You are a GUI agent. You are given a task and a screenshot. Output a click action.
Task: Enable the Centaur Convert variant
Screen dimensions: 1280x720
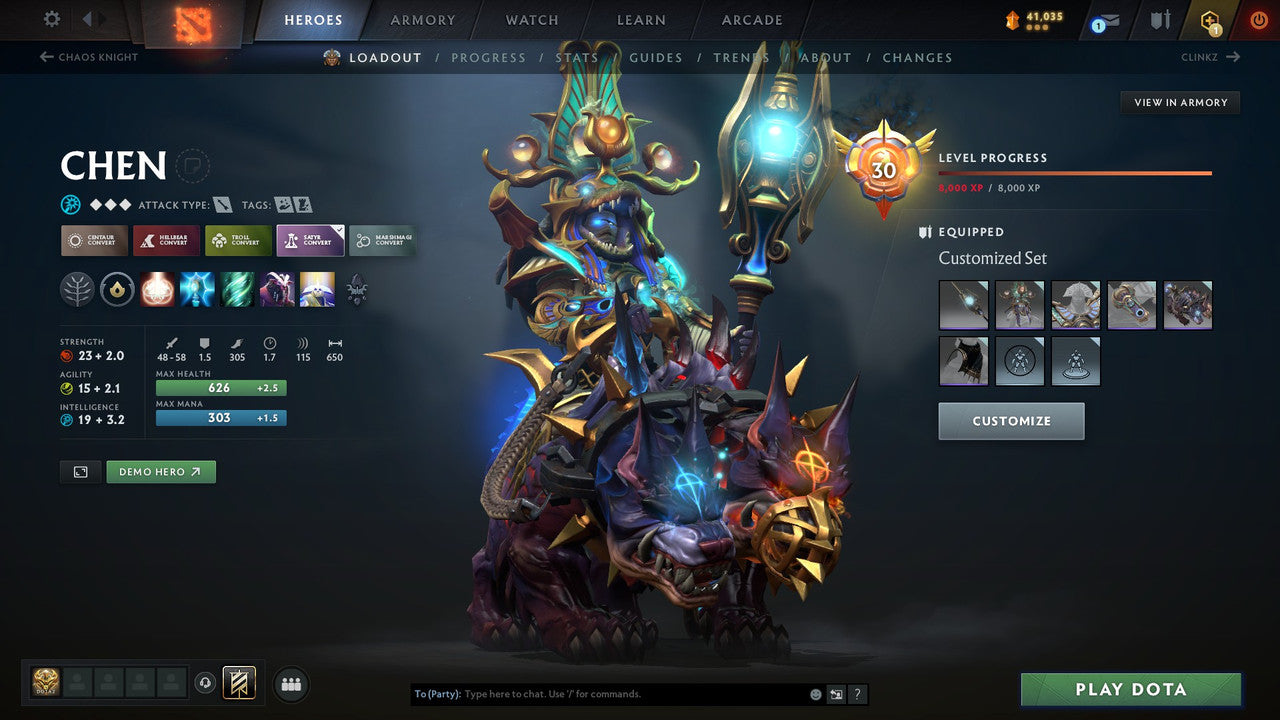pos(93,240)
